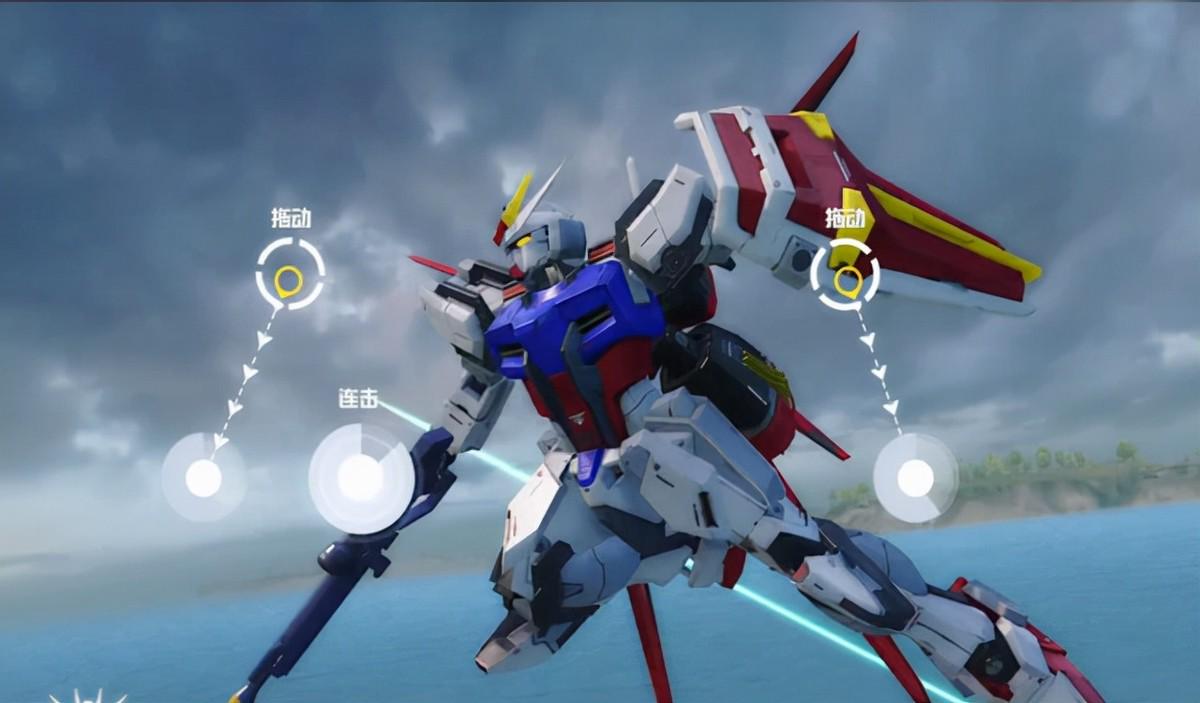Click the 拖动 ring beside the red shield
Viewport: 1200px width, 703px height.
tap(845, 274)
